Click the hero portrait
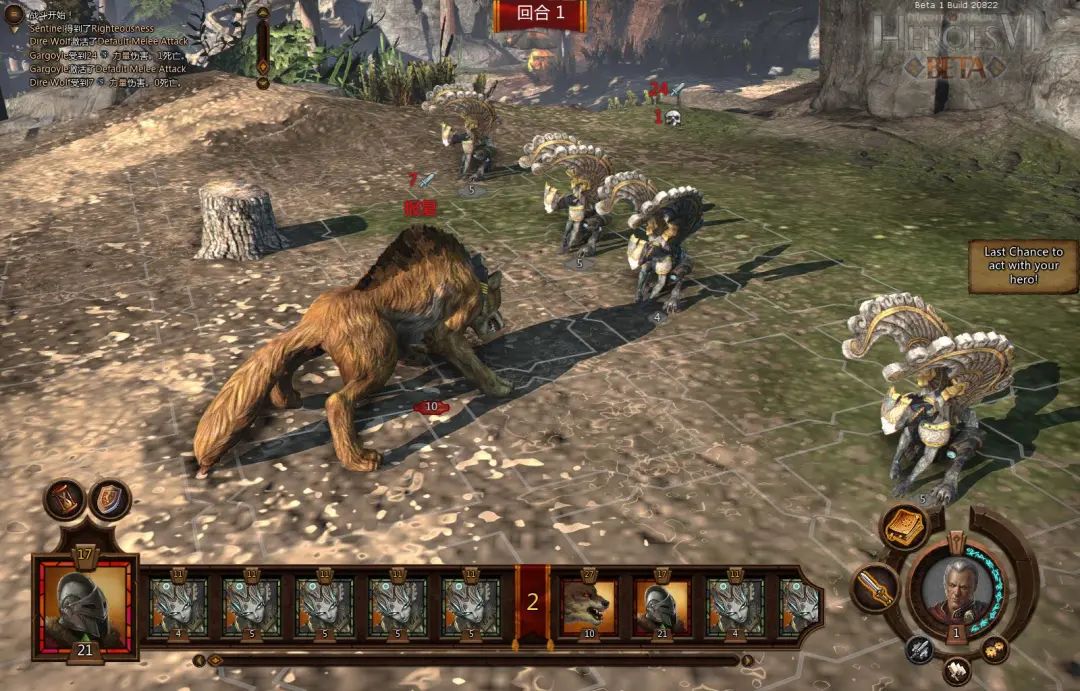The width and height of the screenshot is (1080, 691). [x=957, y=590]
